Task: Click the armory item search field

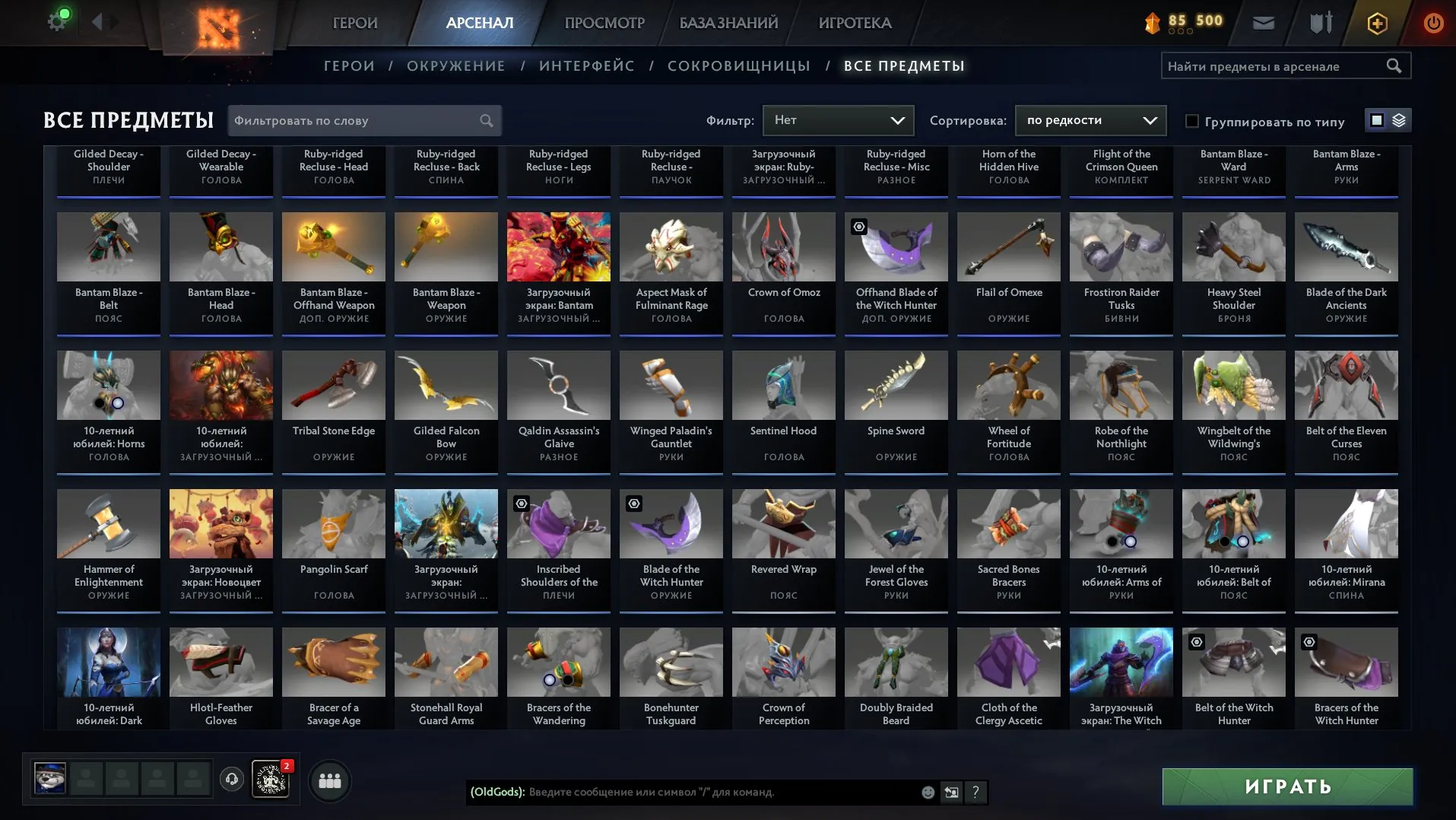Action: pyautogui.click(x=1274, y=66)
